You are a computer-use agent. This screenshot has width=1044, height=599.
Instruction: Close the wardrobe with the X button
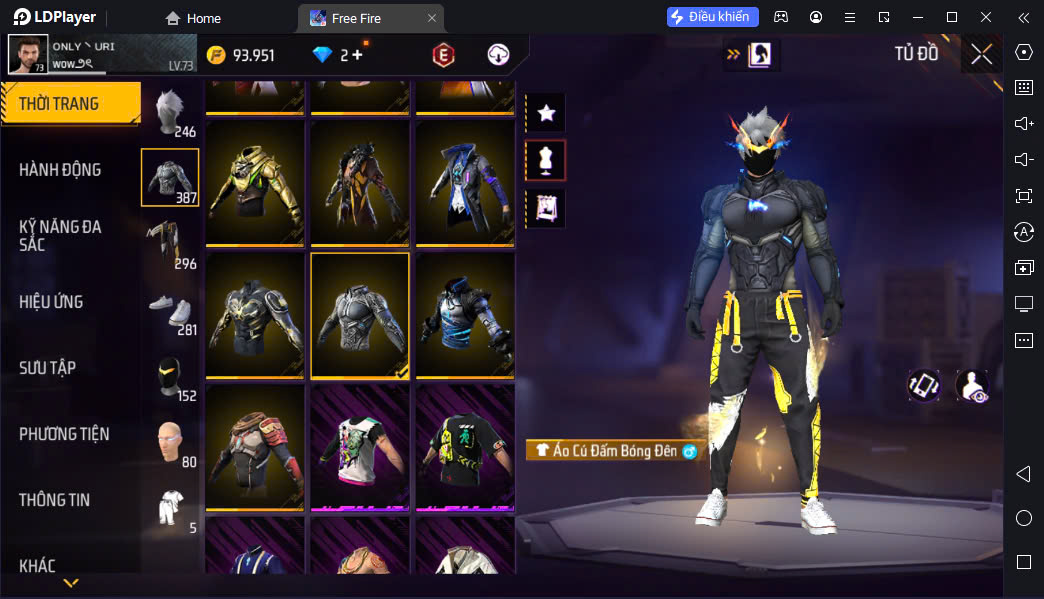(x=982, y=54)
